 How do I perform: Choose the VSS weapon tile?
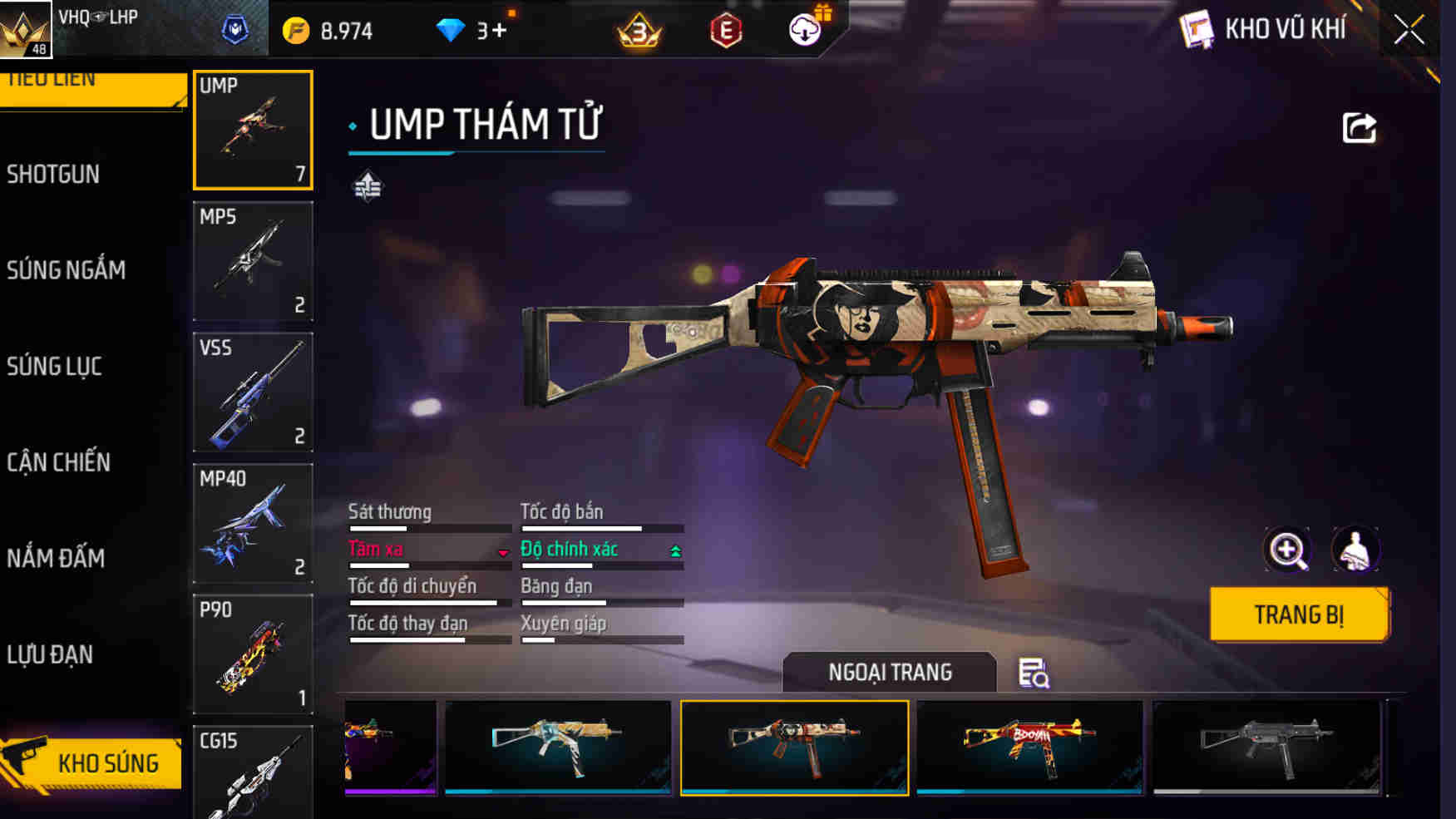coord(253,392)
